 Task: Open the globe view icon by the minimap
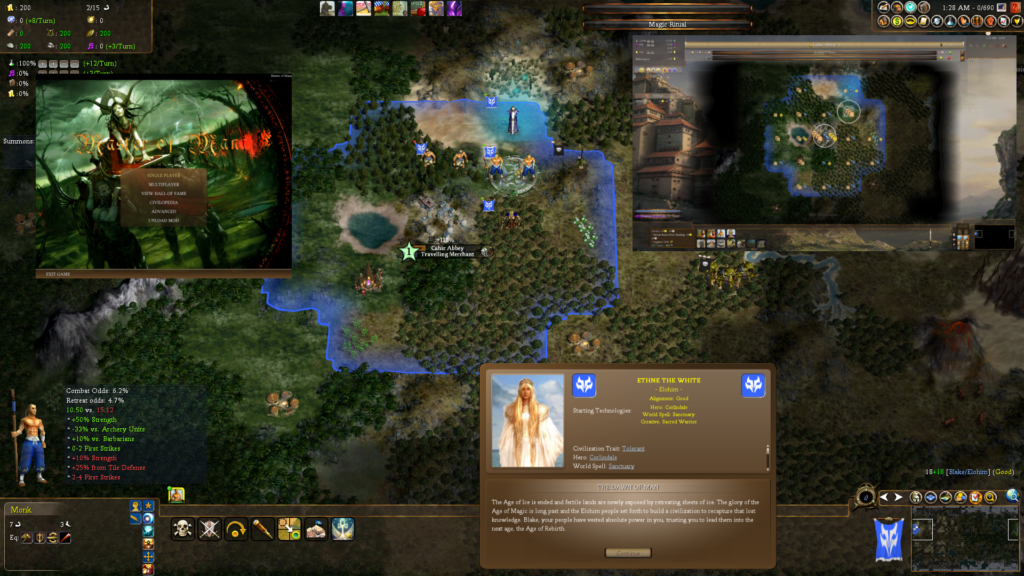(1013, 495)
